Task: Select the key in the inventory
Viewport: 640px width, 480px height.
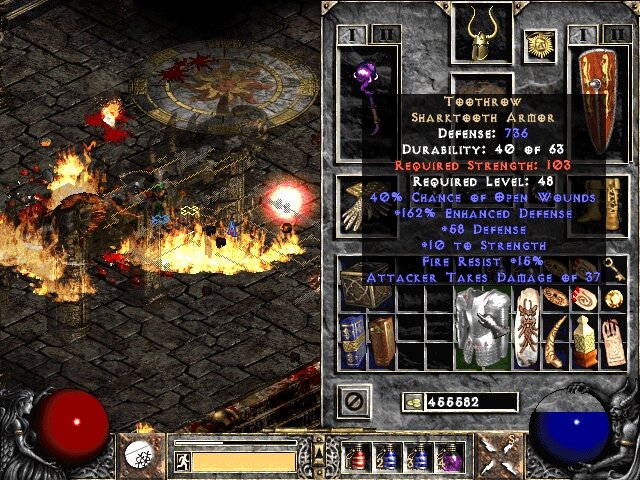Action: [615, 299]
